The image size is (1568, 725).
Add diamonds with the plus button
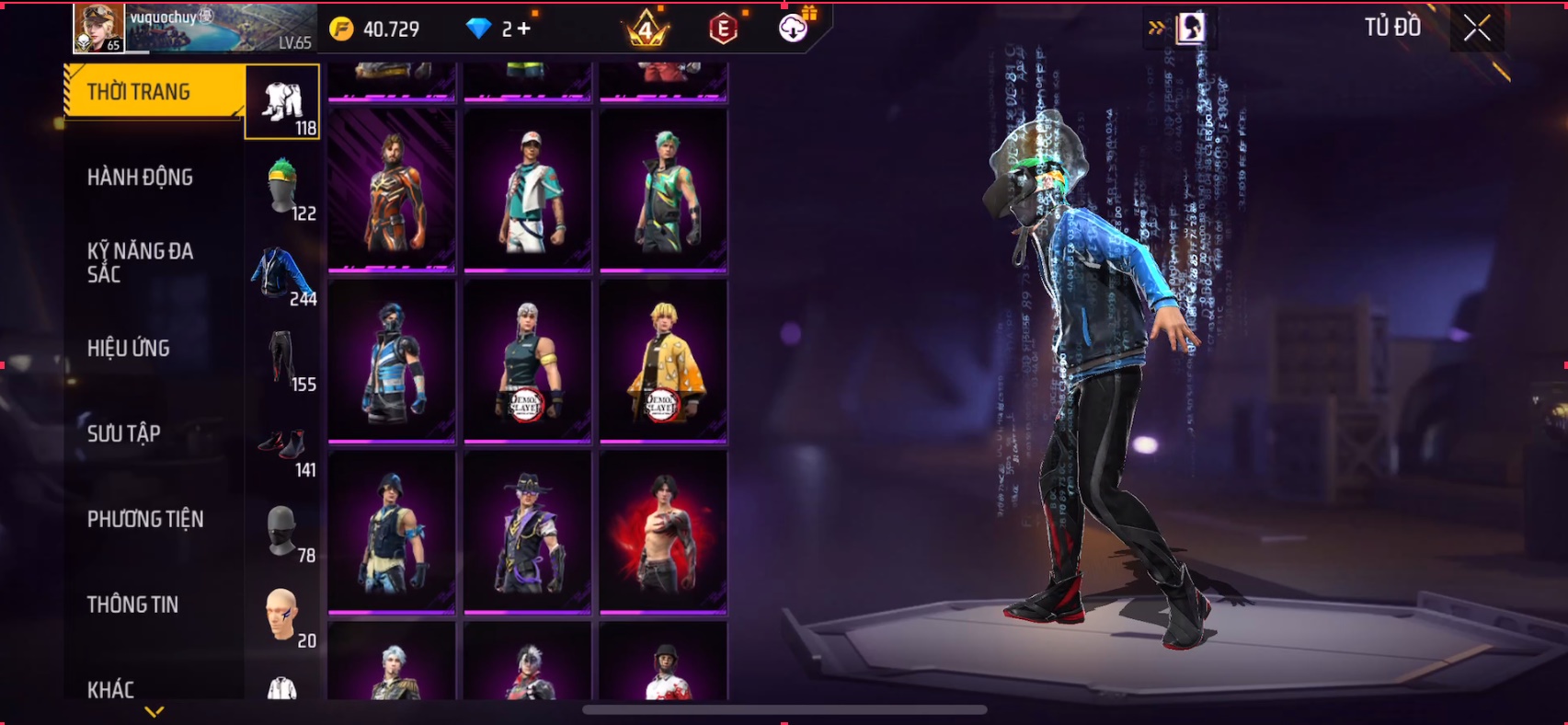(x=524, y=29)
